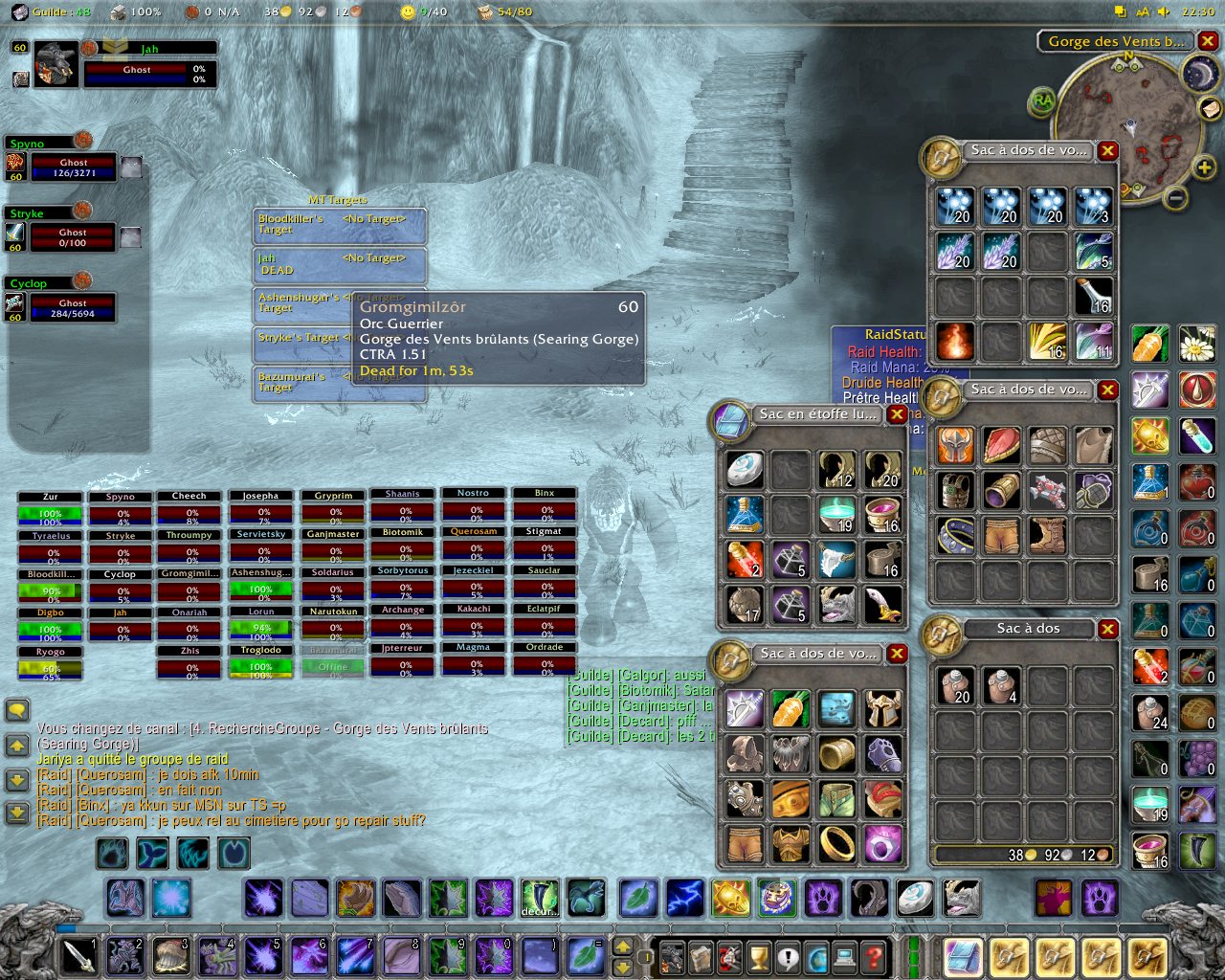Switch action bar page with up arrow

622,947
